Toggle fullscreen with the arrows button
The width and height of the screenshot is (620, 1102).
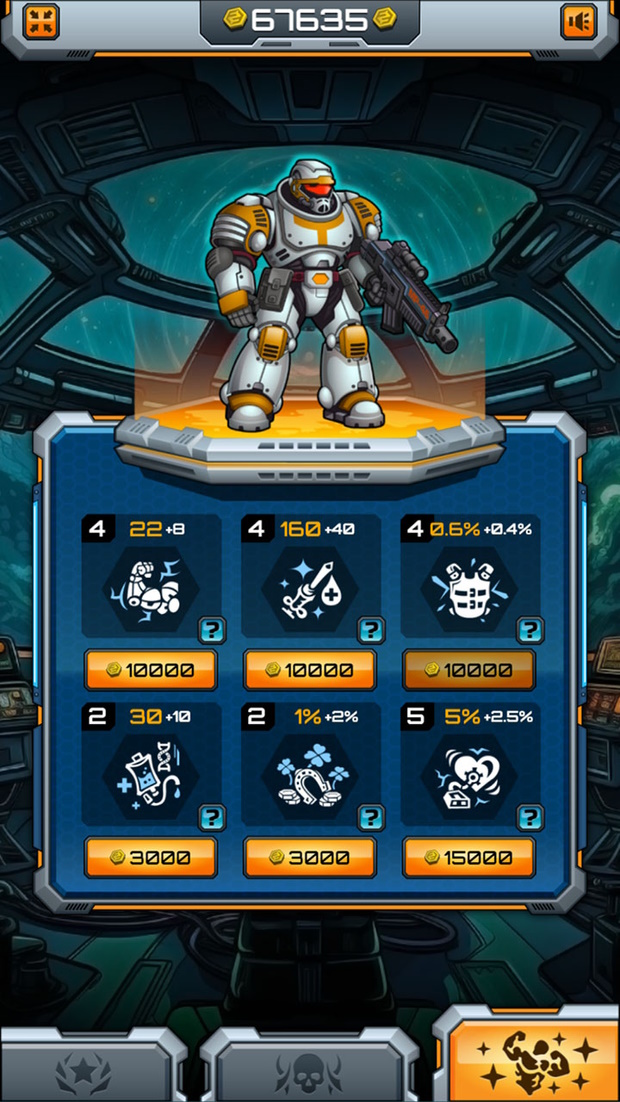(x=40, y=21)
